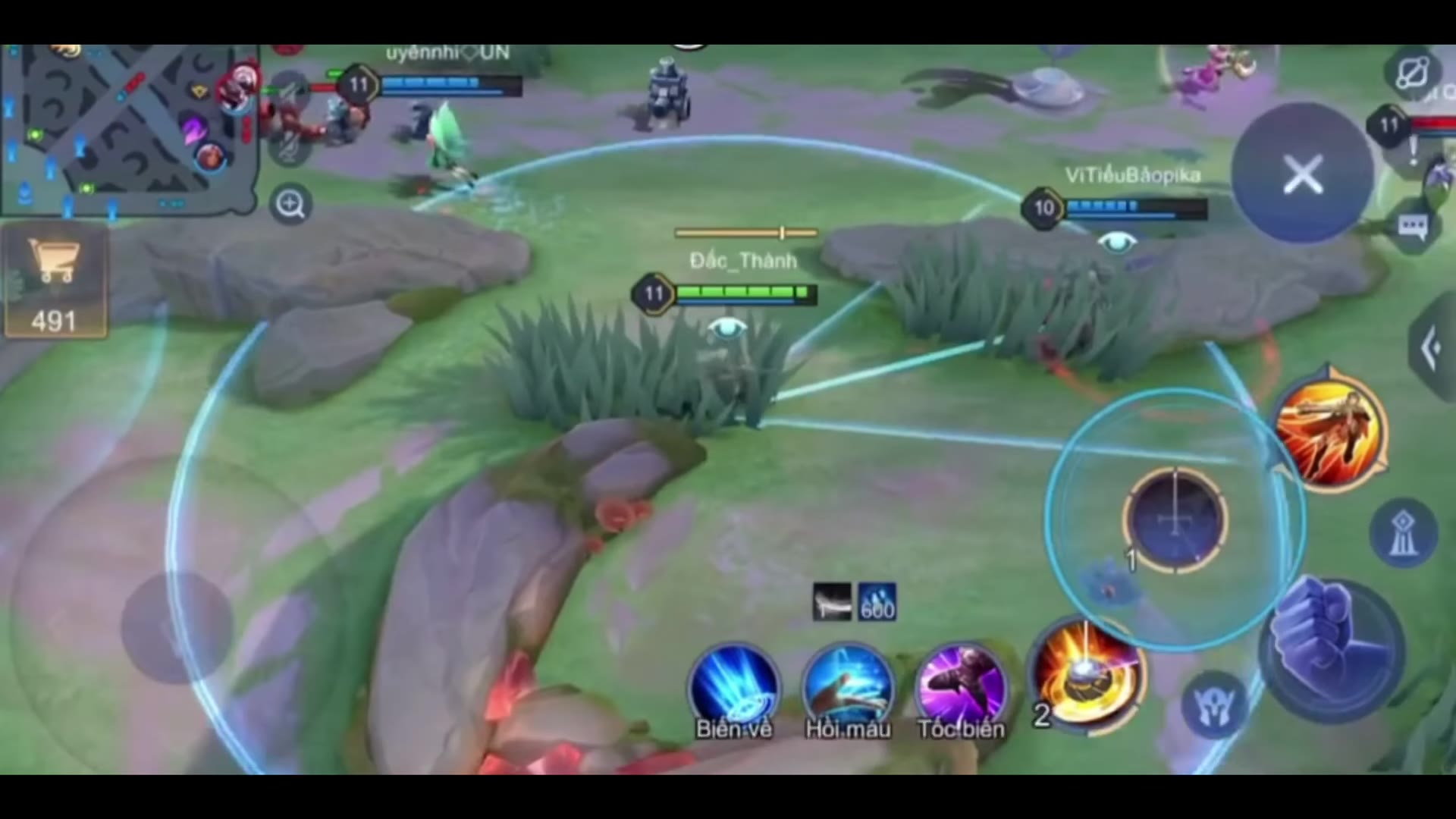1456x819 pixels.
Task: Cancel skill targeting with the X button
Action: [x=1301, y=174]
